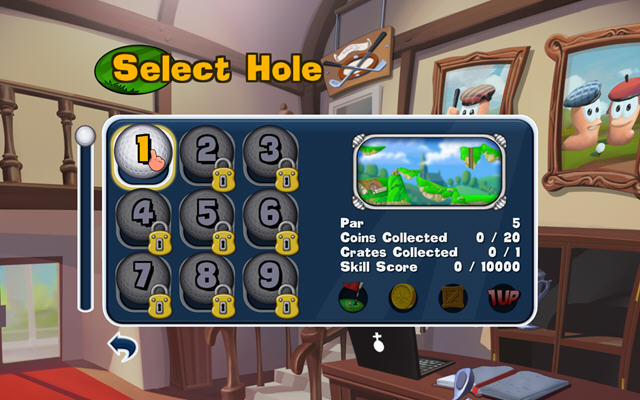Choose locked hole 9

(x=271, y=280)
